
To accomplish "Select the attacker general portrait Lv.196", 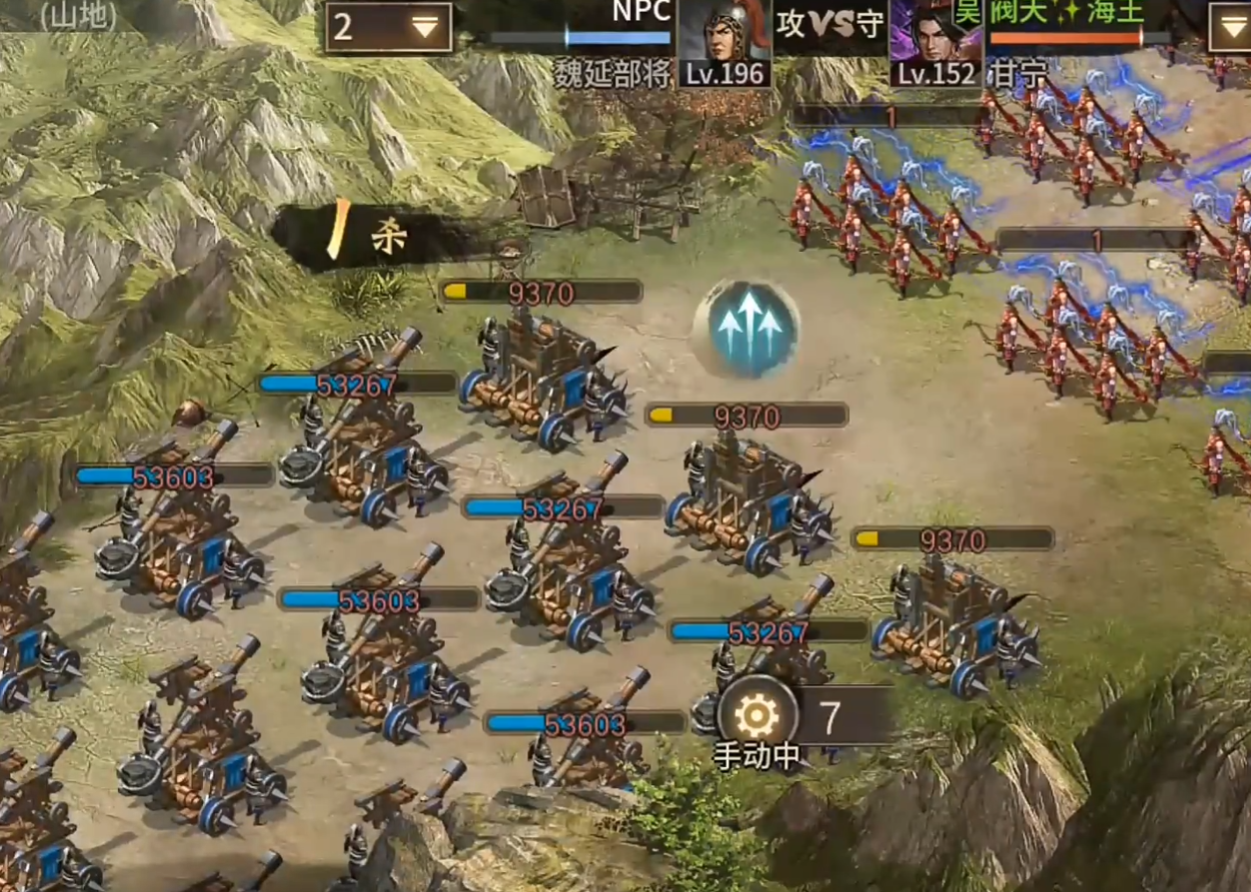I will click(x=724, y=43).
